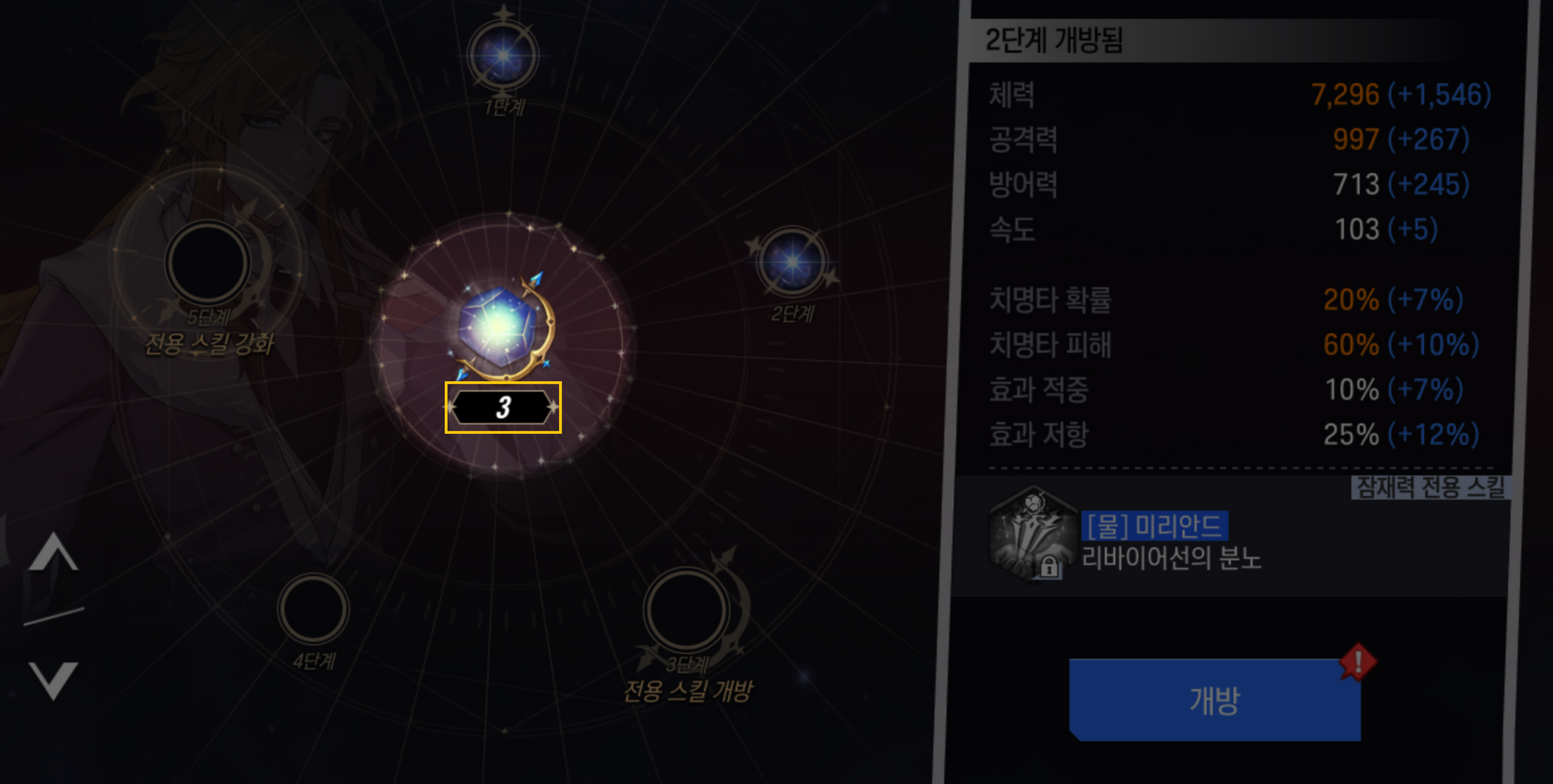Click the blue 개방 unlock button

click(x=1214, y=699)
